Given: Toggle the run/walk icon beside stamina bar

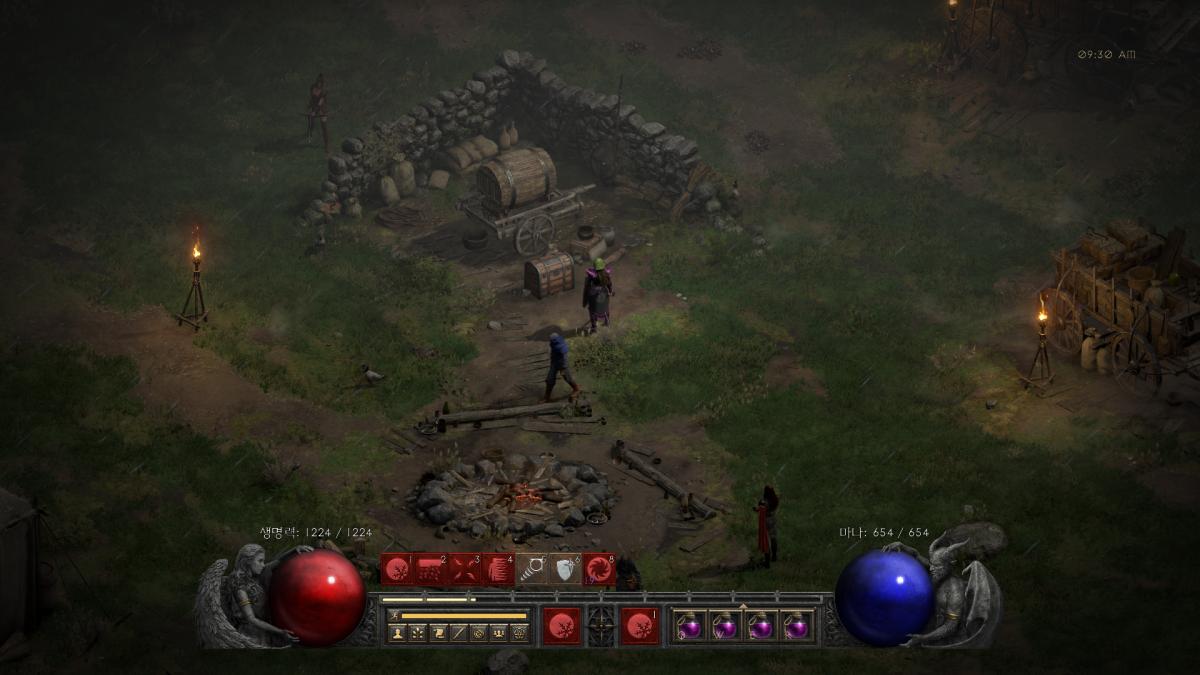Looking at the screenshot, I should (x=394, y=615).
